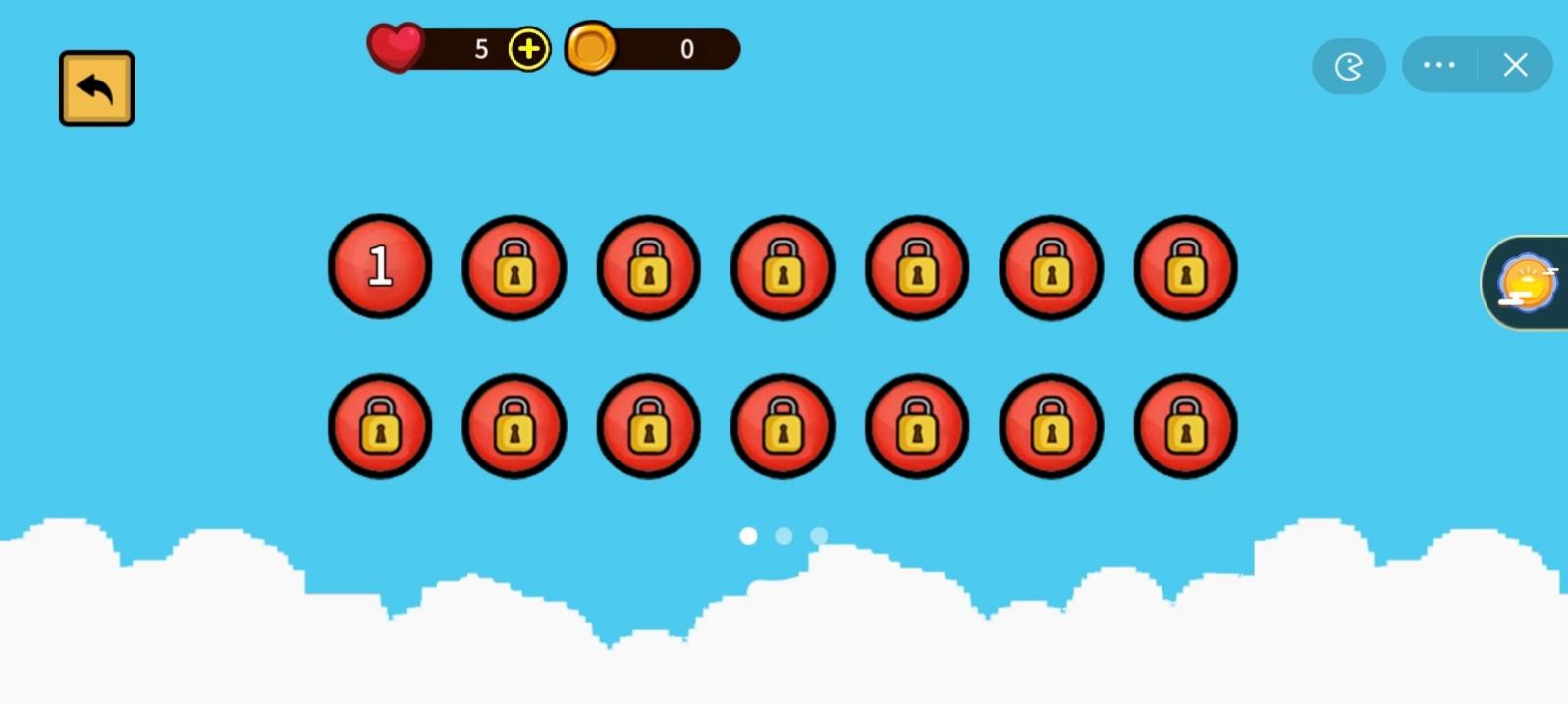Select level 1
This screenshot has height=704, width=1568.
click(x=380, y=266)
